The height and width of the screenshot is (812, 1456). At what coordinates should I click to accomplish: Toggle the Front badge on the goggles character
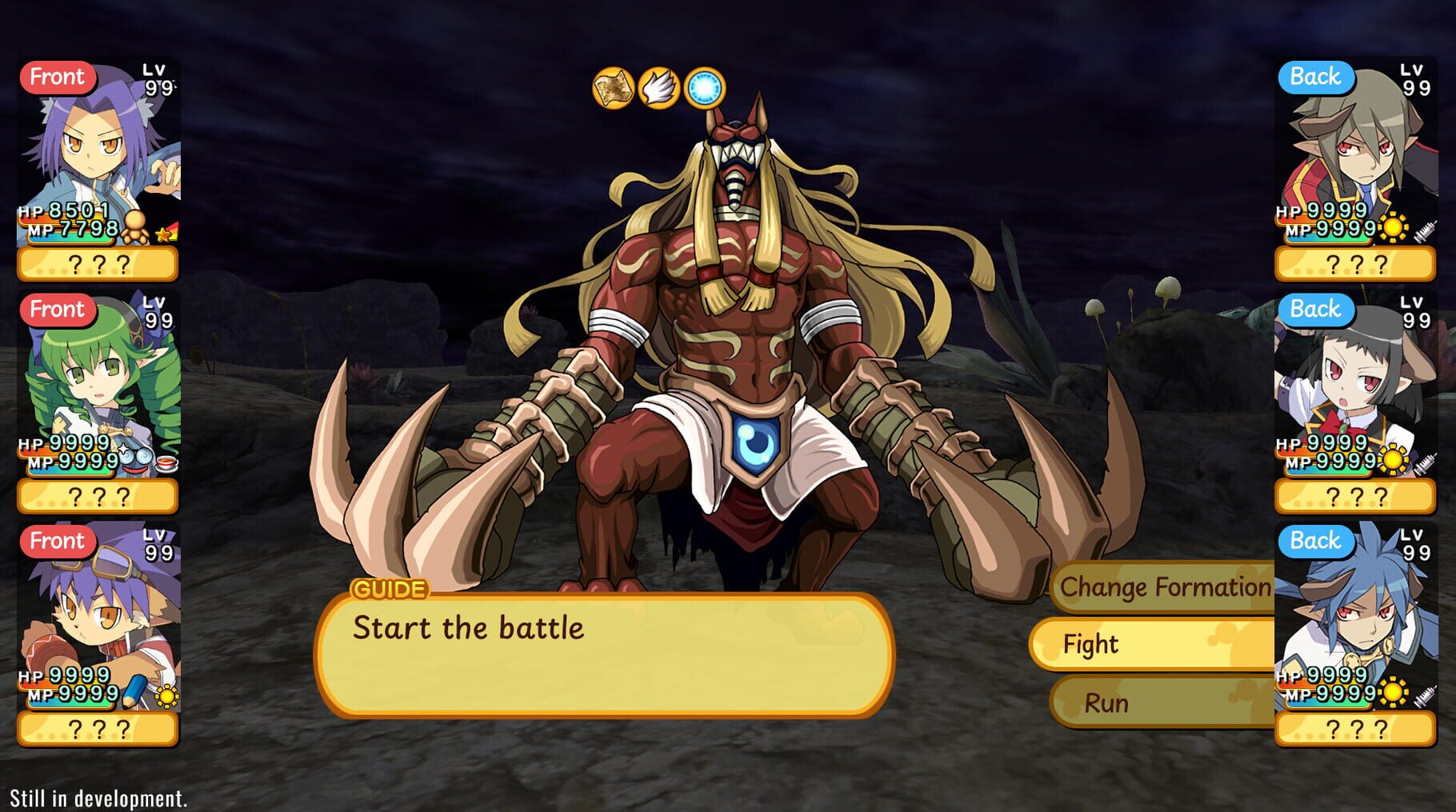(58, 541)
